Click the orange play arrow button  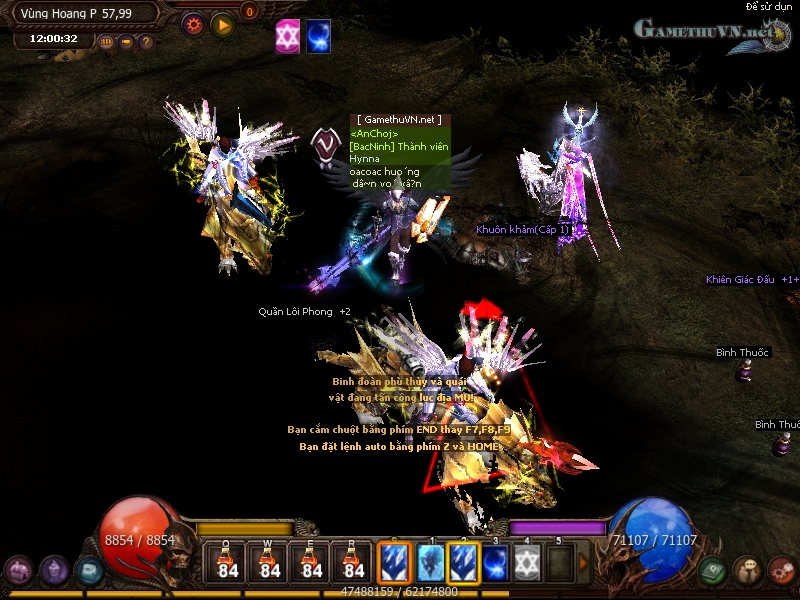[x=222, y=23]
